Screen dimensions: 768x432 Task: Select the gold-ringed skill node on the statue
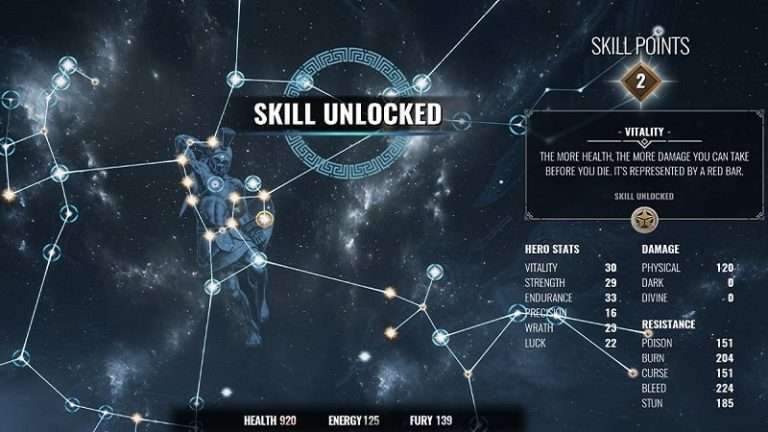(264, 218)
